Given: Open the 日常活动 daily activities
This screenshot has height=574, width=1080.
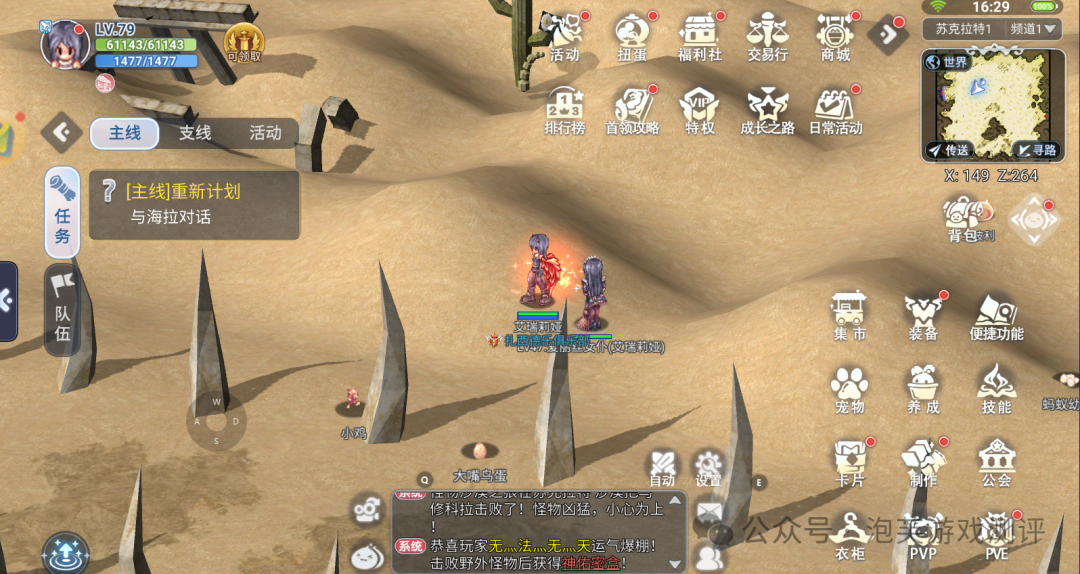Looking at the screenshot, I should coord(835,108).
